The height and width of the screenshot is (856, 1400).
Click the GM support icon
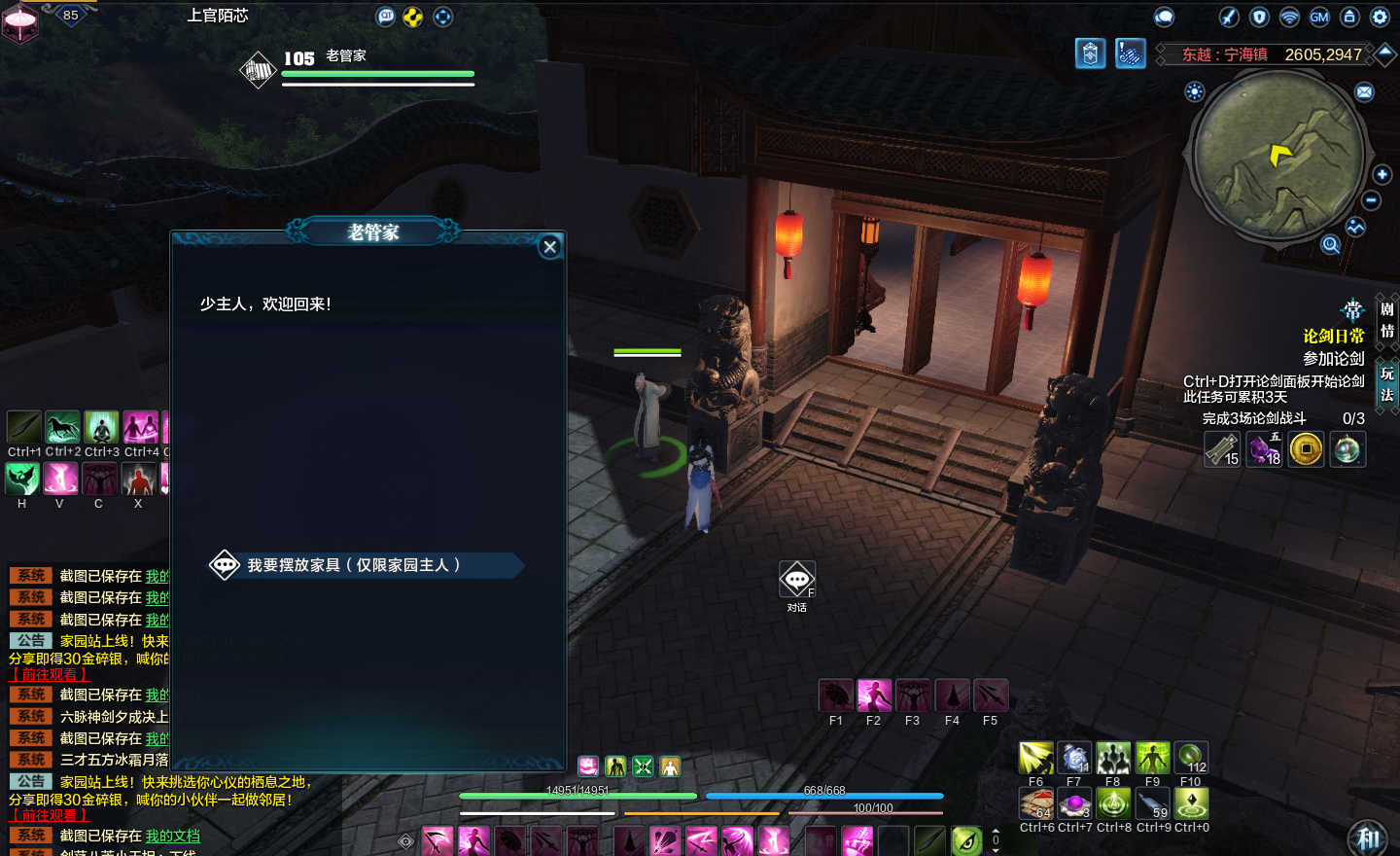click(x=1319, y=17)
